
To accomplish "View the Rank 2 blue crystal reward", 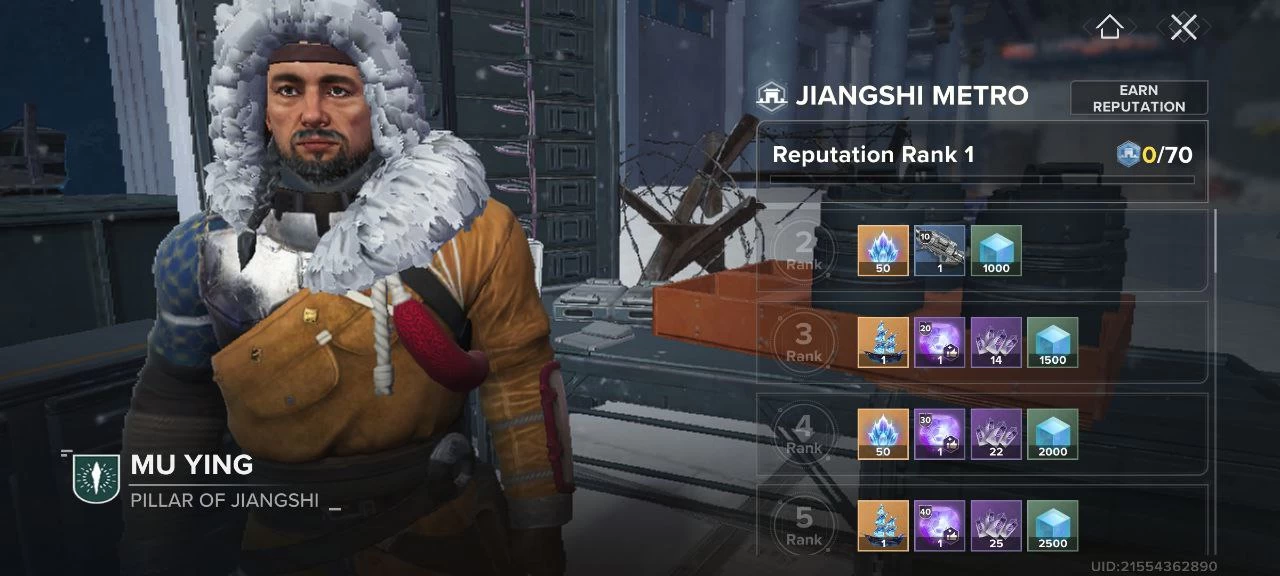I will coord(883,250).
